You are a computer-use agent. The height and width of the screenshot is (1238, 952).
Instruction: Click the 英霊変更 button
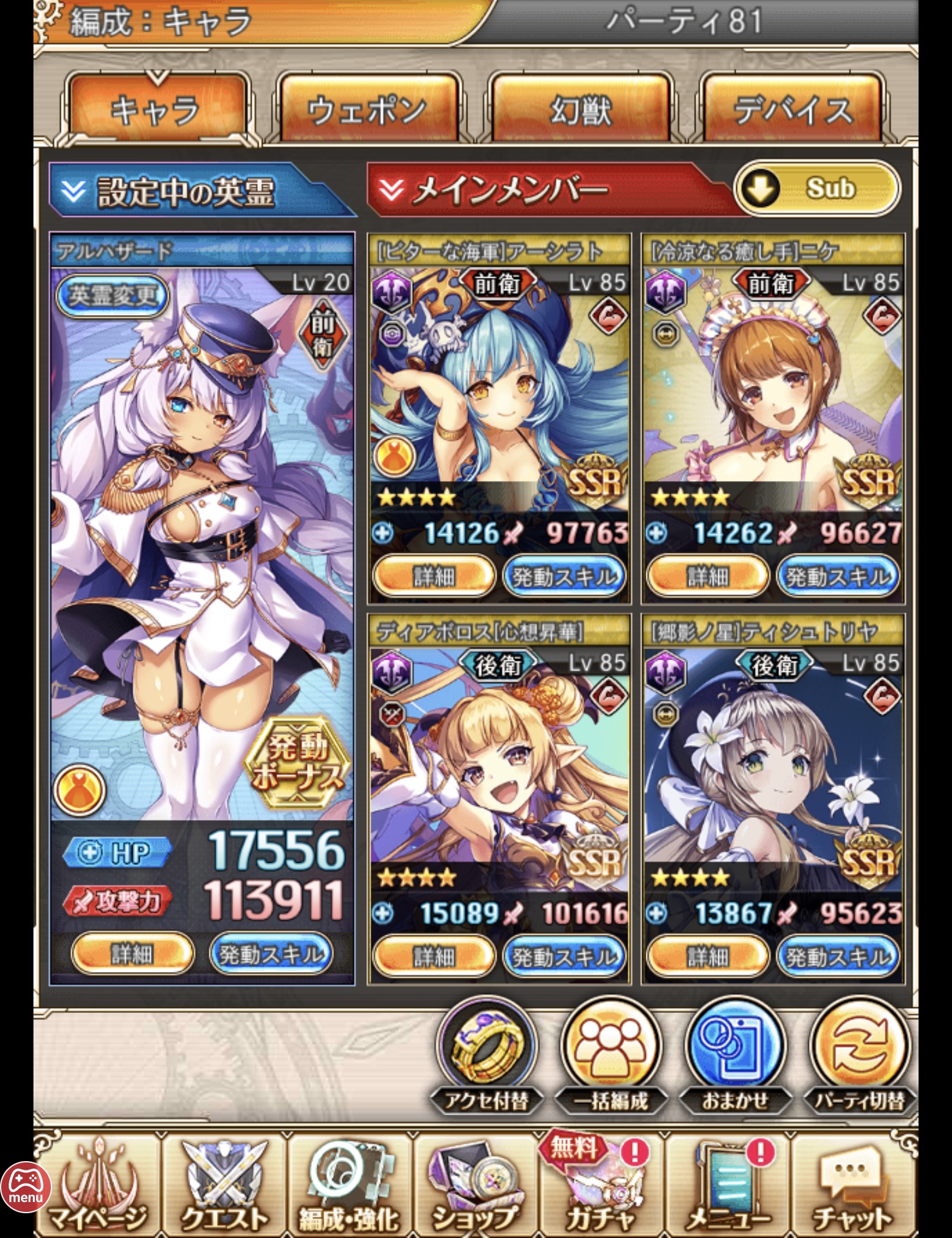click(112, 295)
